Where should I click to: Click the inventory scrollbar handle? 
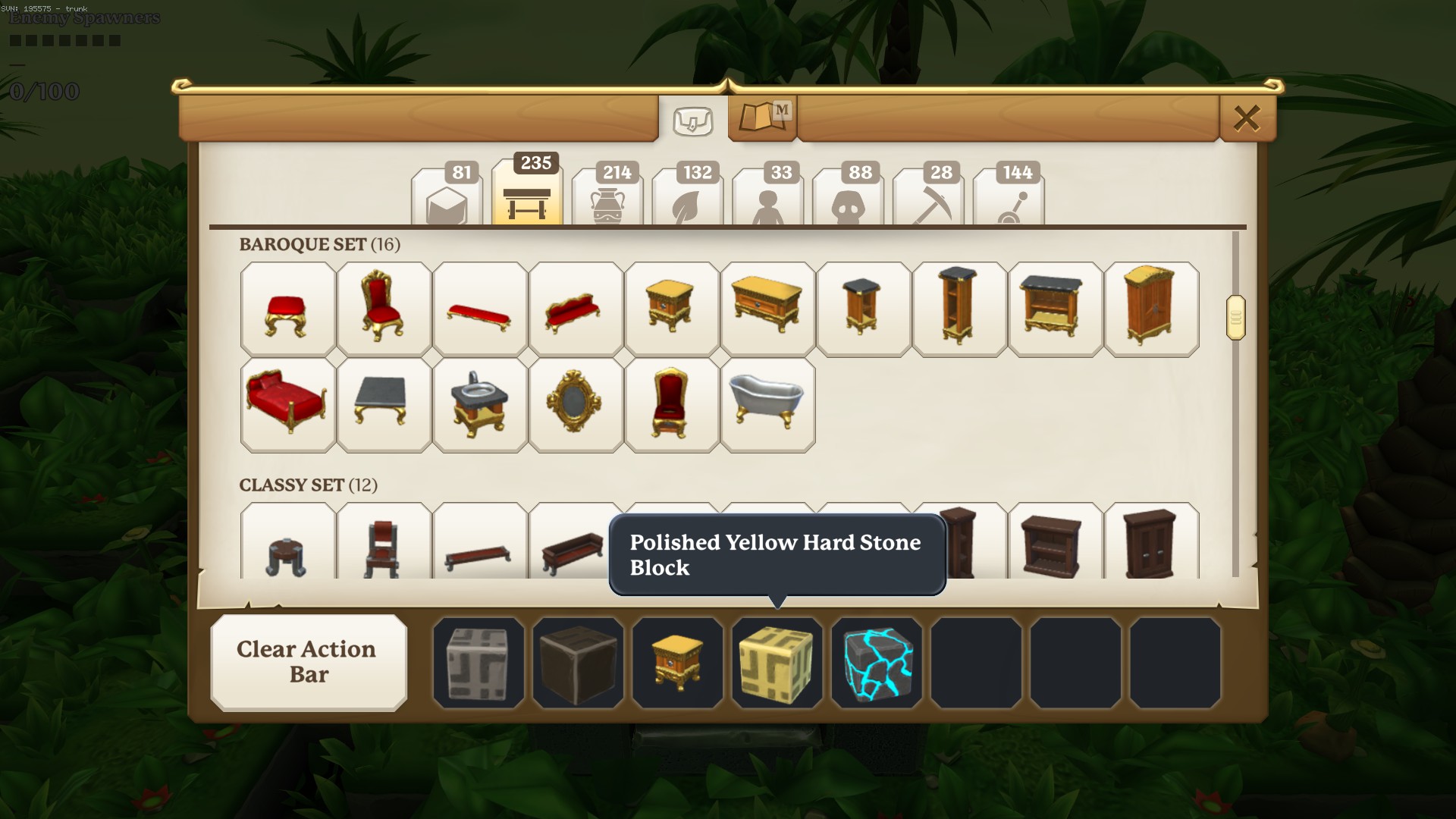[1235, 318]
